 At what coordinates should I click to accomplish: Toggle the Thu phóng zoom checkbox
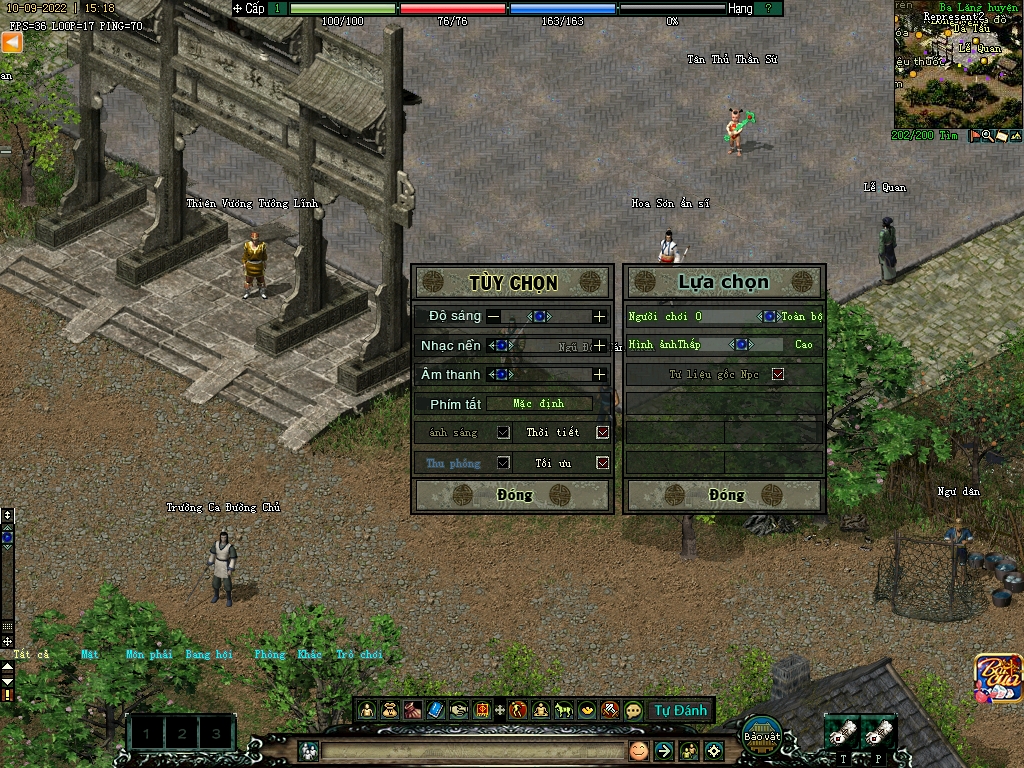(504, 463)
